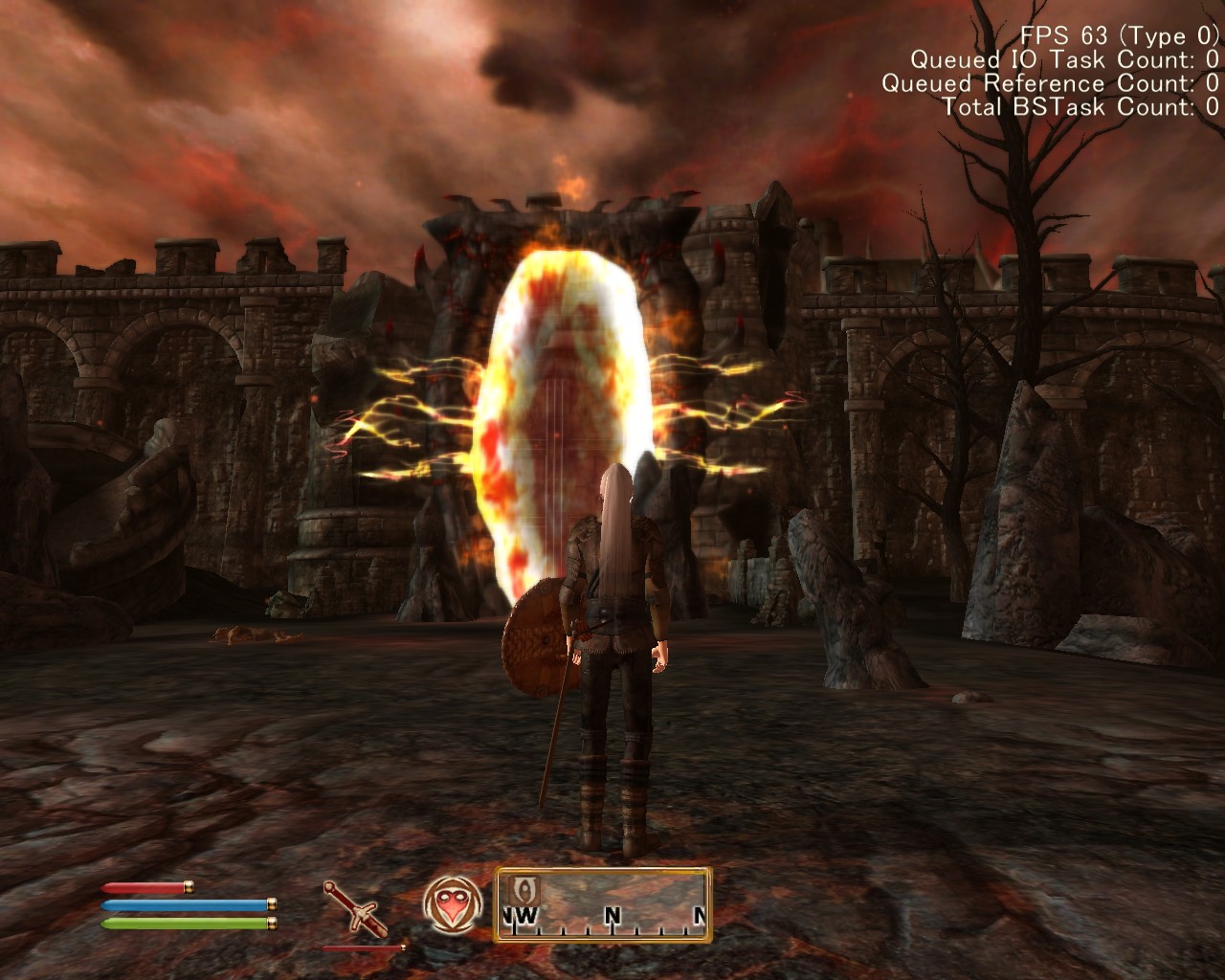Click the Oblivion gate marker on compass
The width and height of the screenshot is (1225, 980).
click(525, 887)
